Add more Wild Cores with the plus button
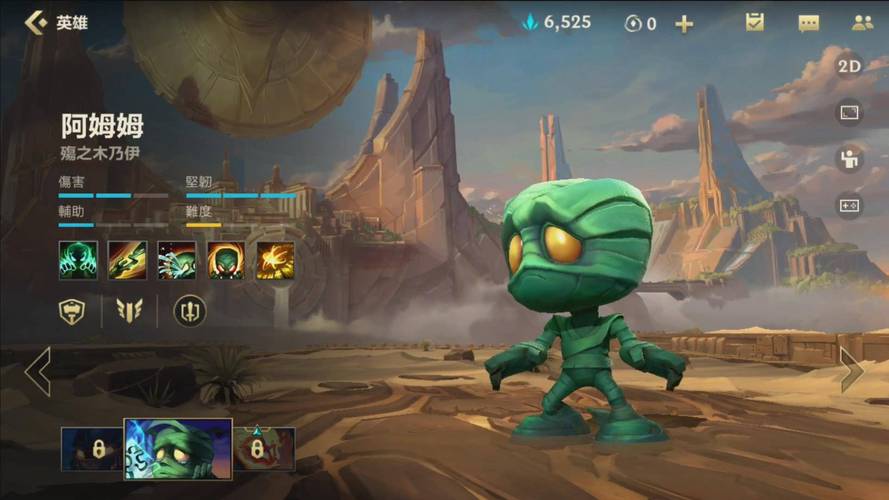 point(684,23)
